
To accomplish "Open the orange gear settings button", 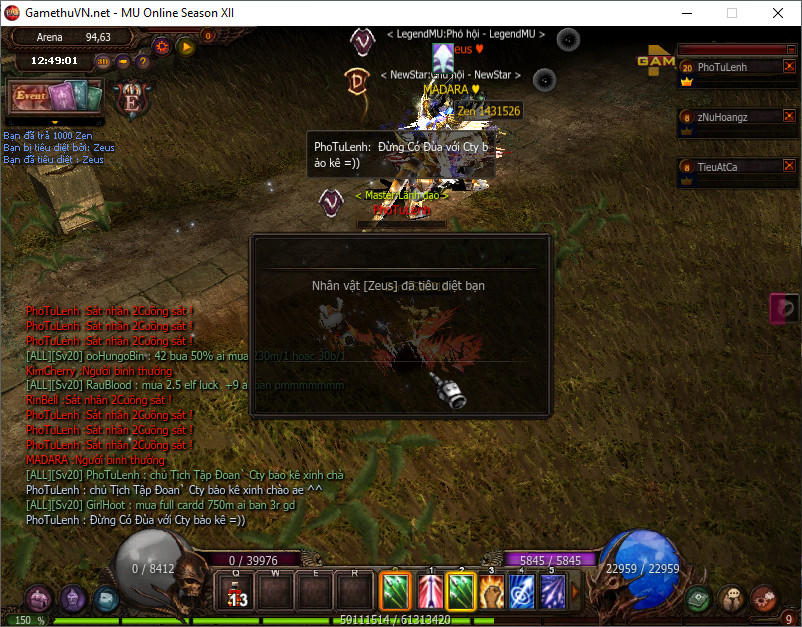I will pos(162,46).
